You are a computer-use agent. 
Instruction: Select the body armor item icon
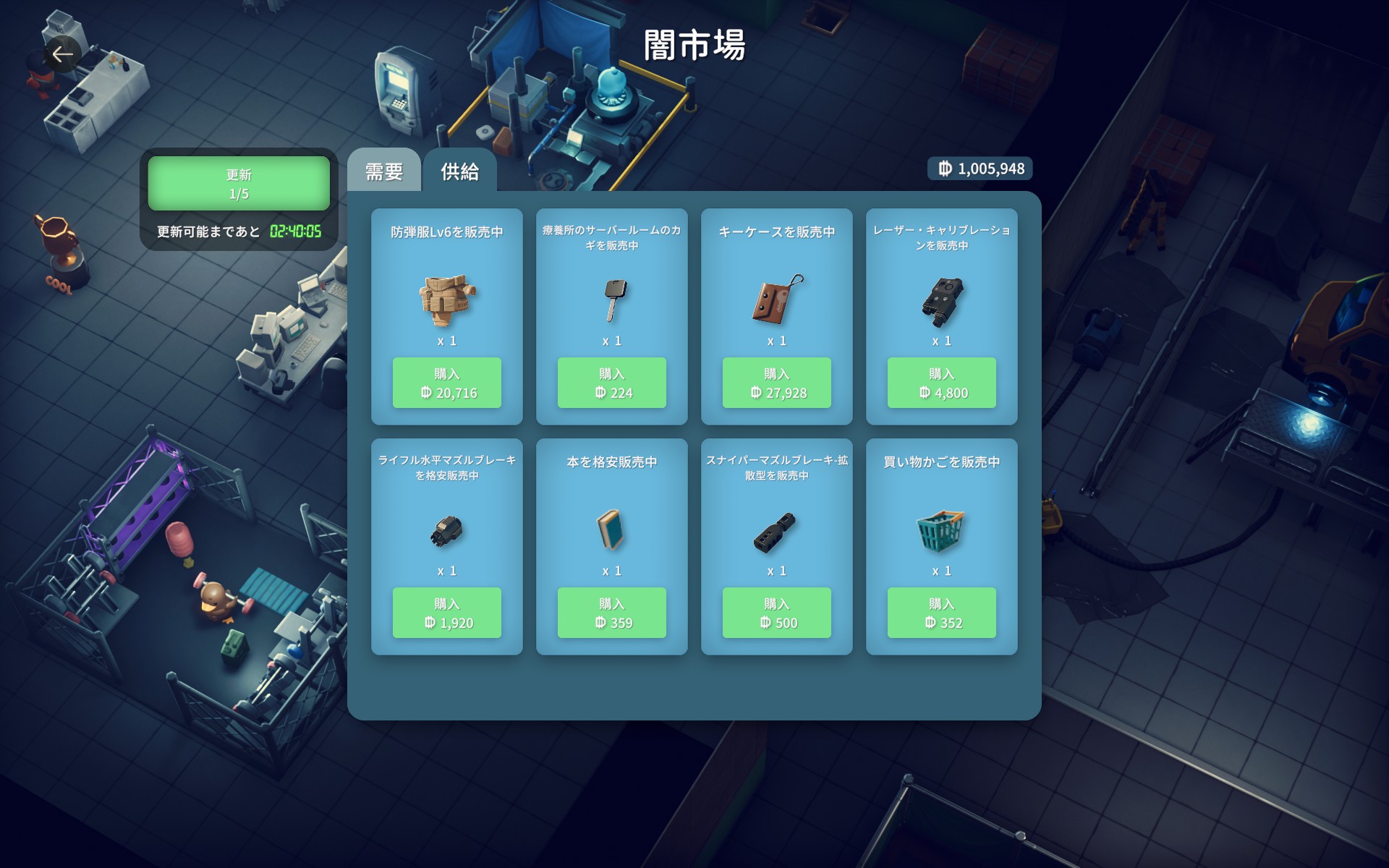click(x=446, y=299)
